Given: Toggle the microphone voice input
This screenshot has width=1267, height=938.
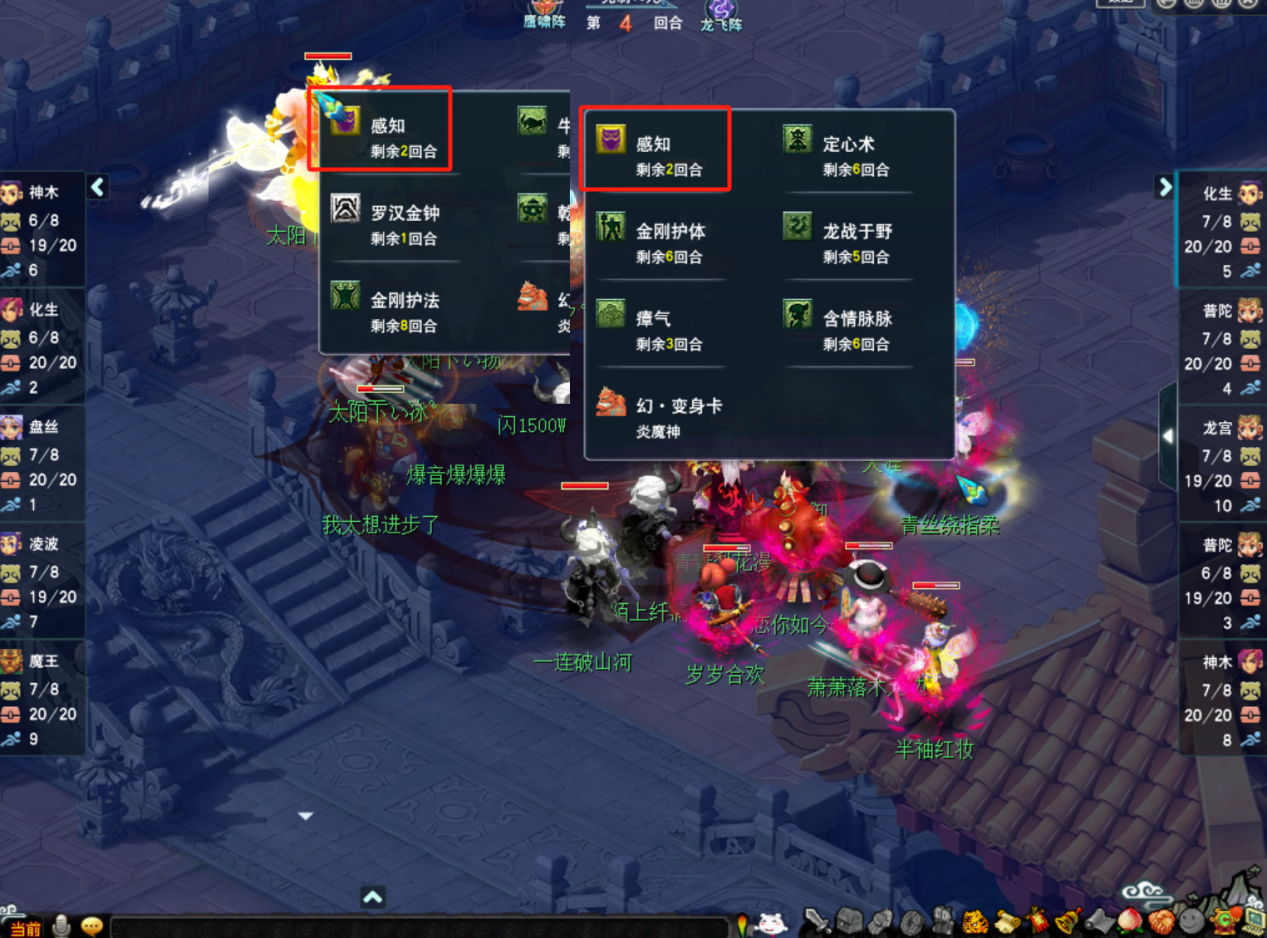Looking at the screenshot, I should point(62,926).
